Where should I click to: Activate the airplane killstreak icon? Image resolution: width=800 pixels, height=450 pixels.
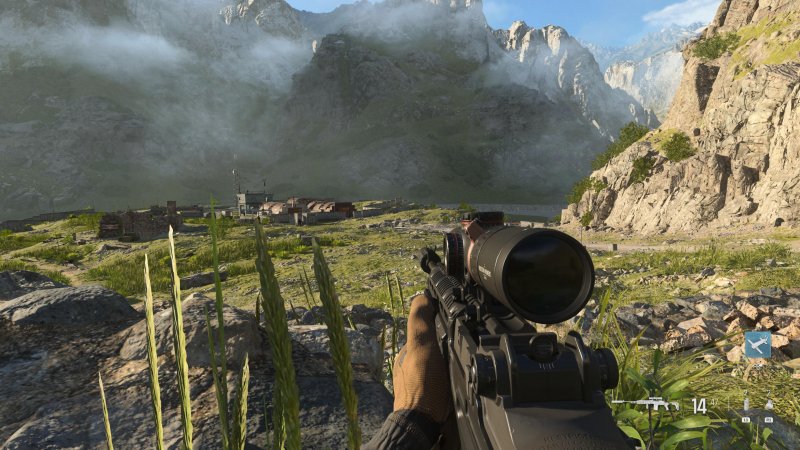[757, 345]
